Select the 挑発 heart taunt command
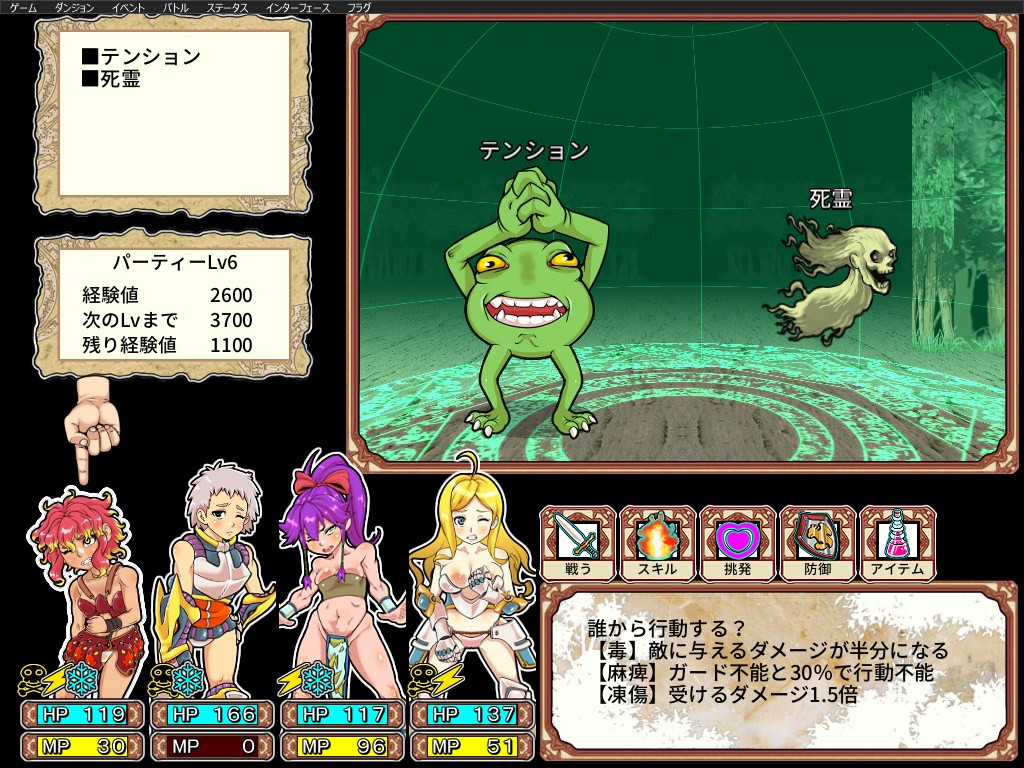Viewport: 1024px width, 768px height. pyautogui.click(x=738, y=543)
